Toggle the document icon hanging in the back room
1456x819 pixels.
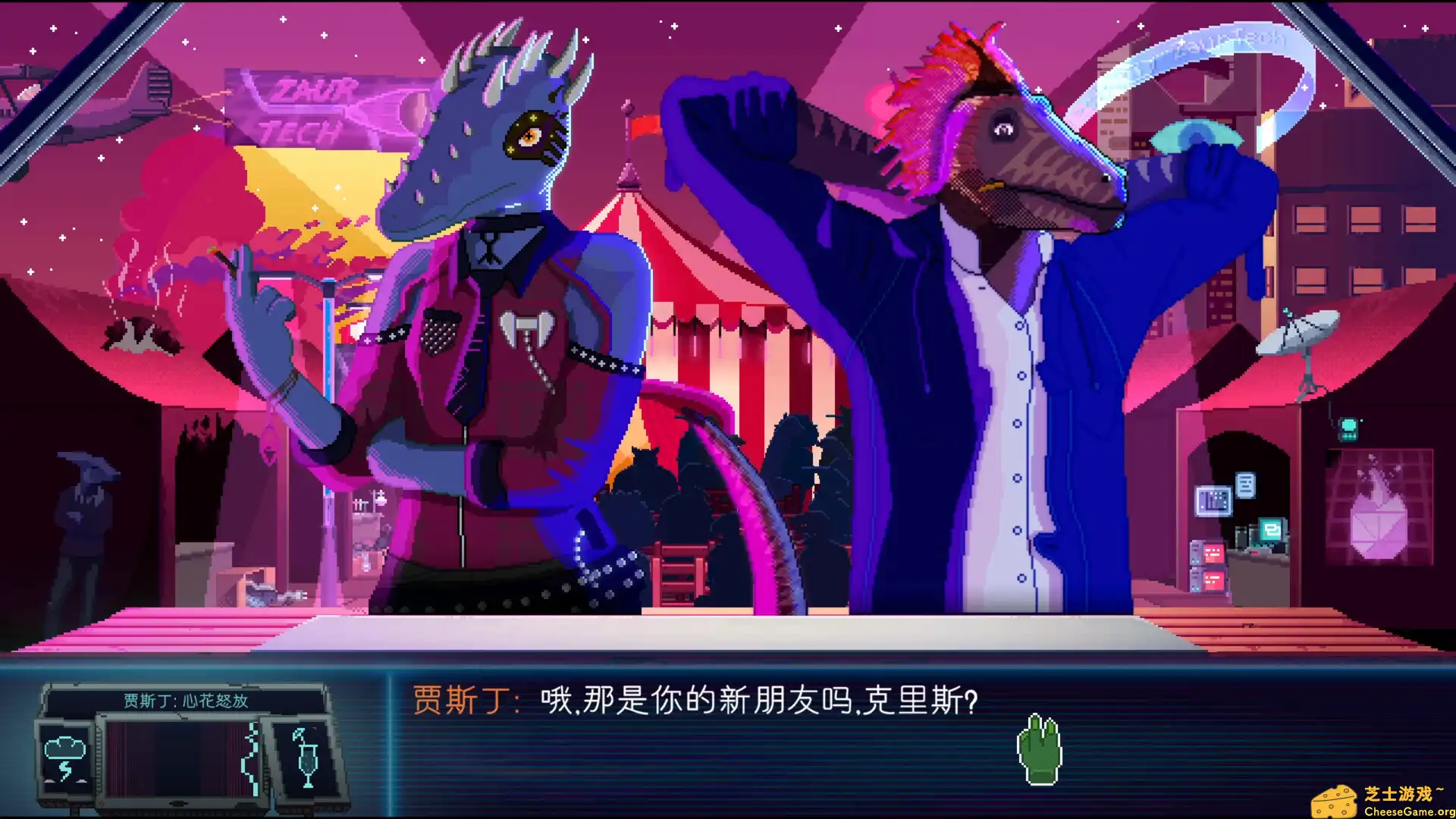[1247, 486]
